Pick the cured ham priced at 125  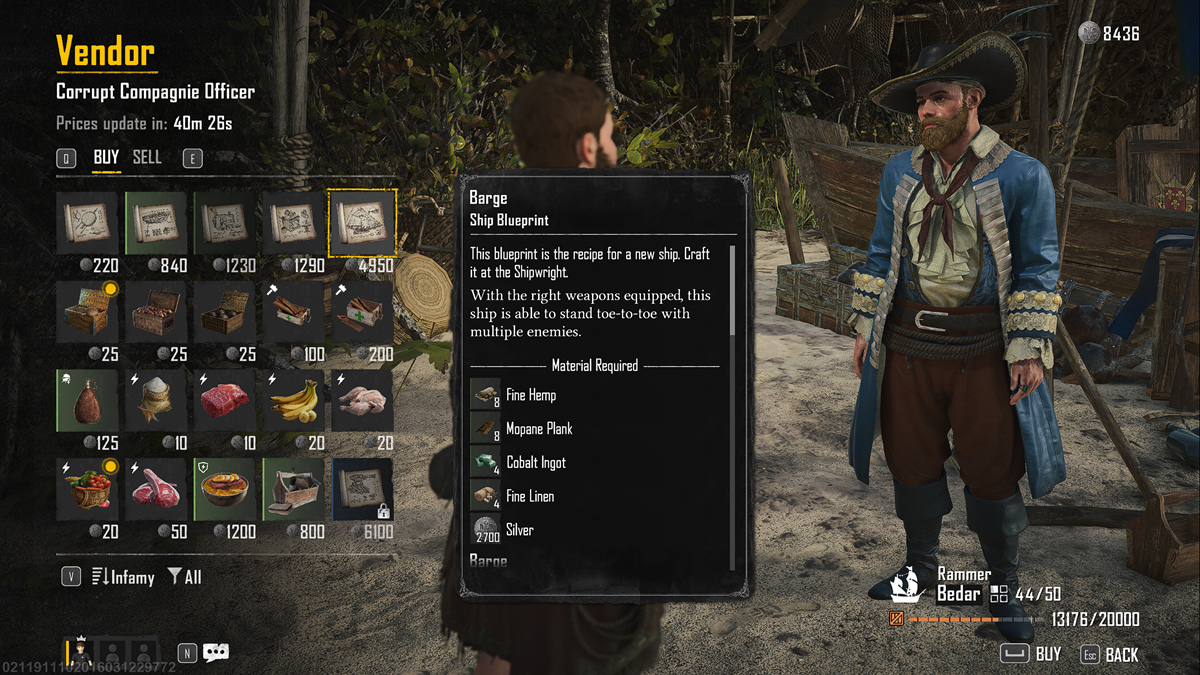(90, 400)
